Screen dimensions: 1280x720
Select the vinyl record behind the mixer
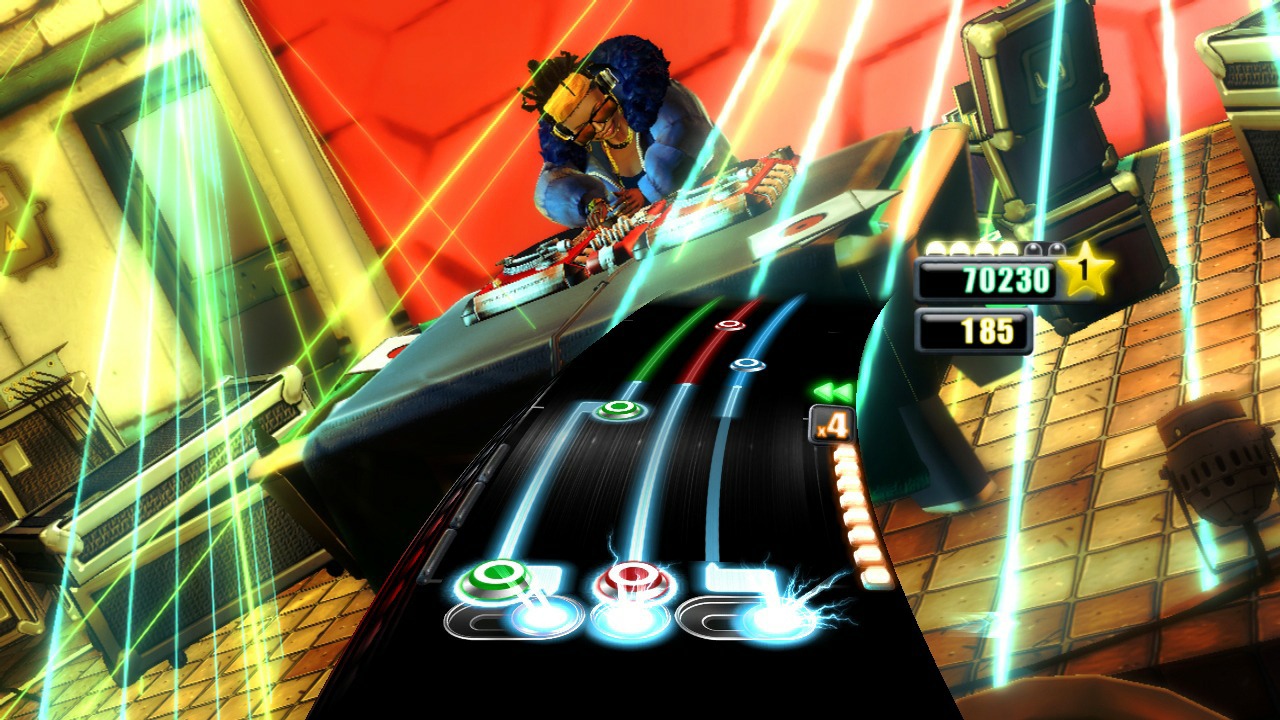[800, 225]
